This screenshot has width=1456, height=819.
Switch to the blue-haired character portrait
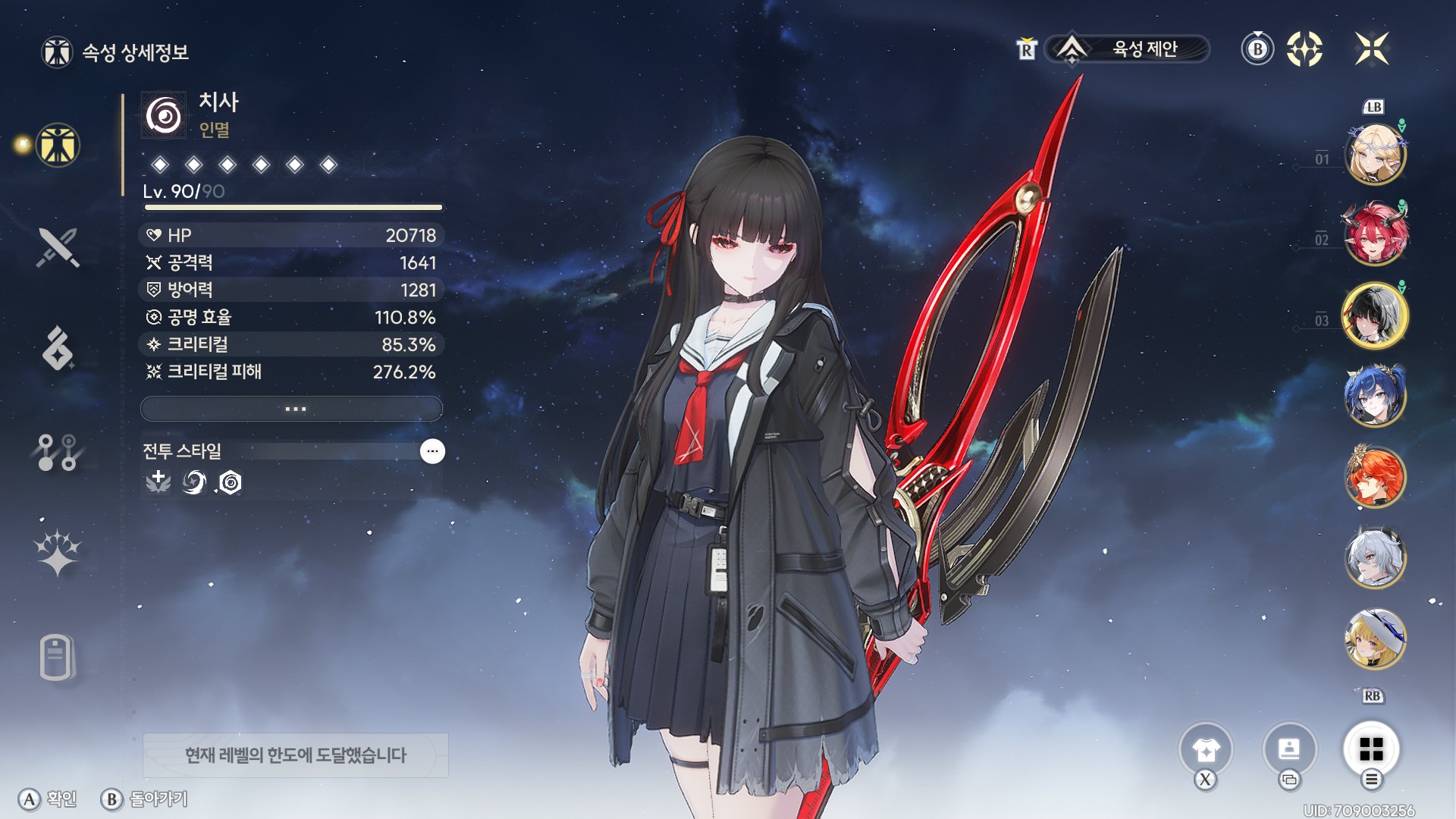(x=1375, y=395)
